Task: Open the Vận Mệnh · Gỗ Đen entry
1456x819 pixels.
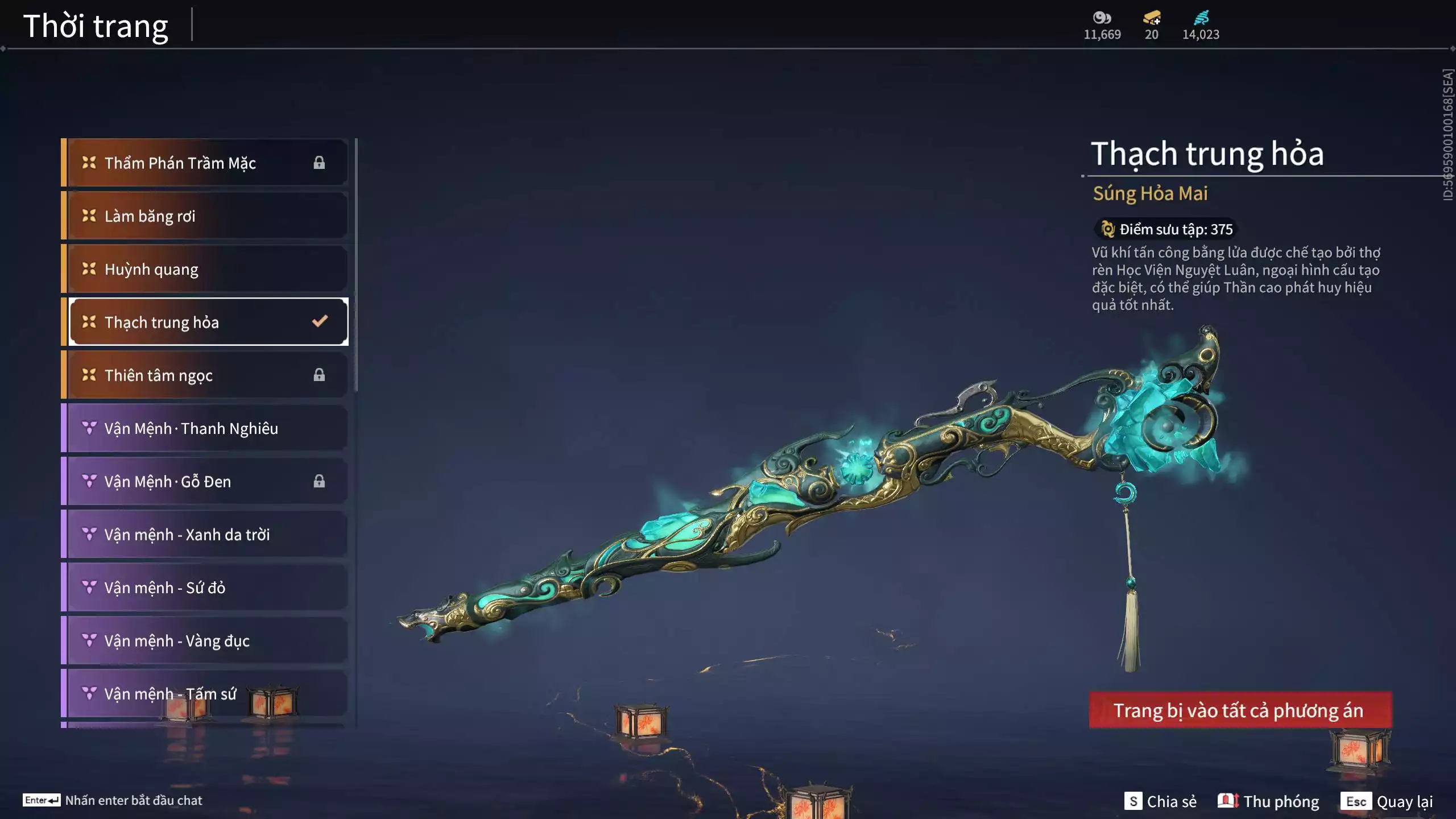Action: [205, 482]
